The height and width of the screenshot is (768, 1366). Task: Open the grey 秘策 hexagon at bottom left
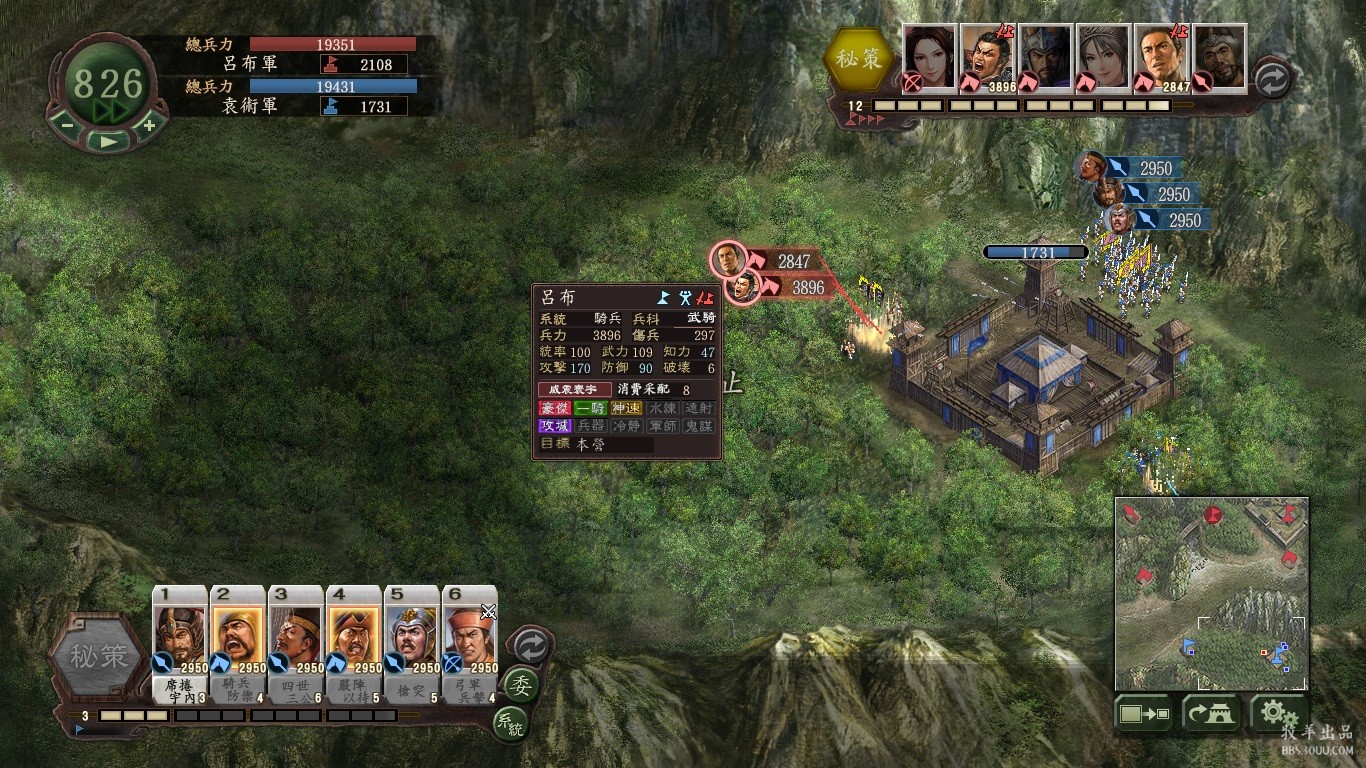point(98,657)
